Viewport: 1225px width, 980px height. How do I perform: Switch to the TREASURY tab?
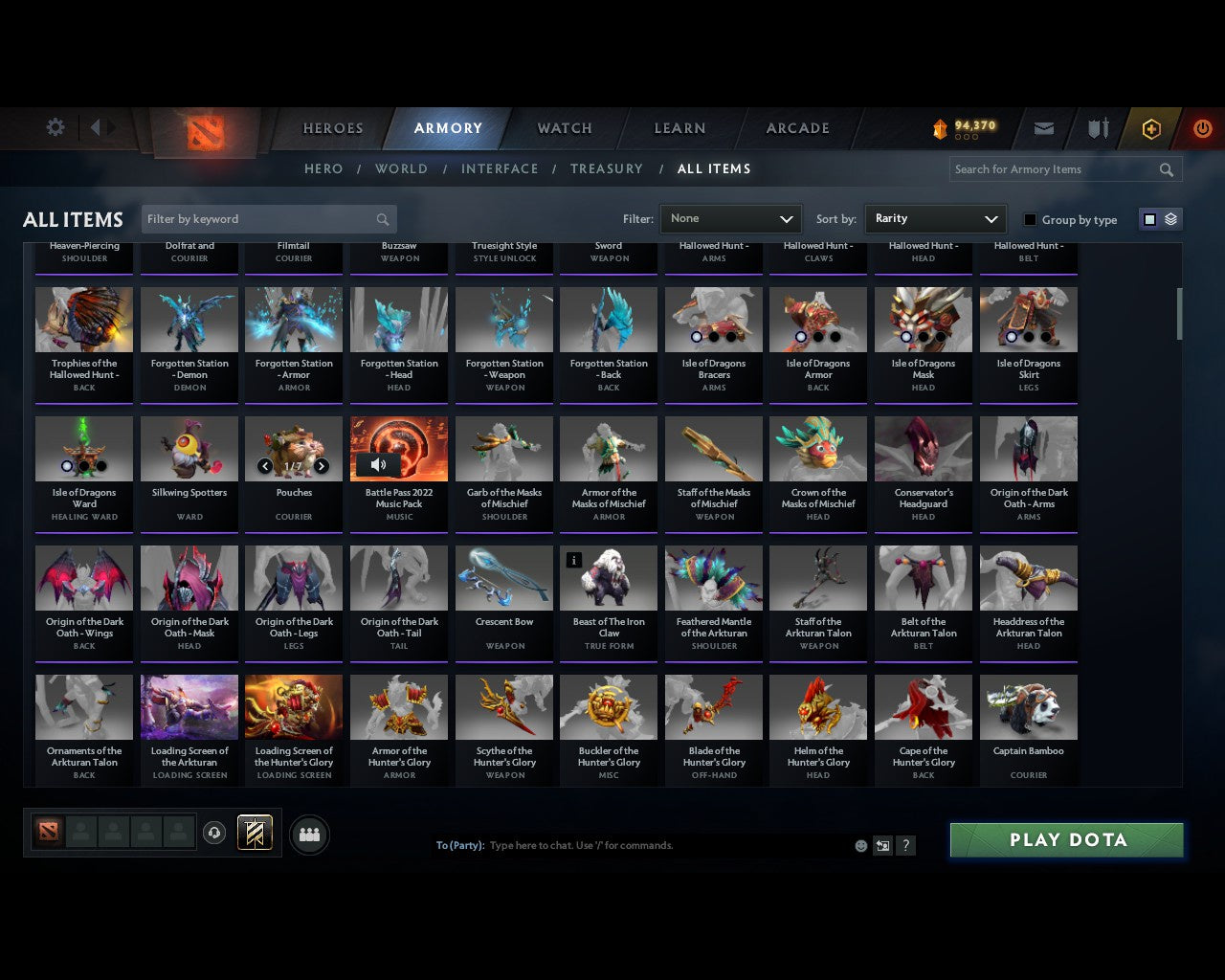(606, 168)
